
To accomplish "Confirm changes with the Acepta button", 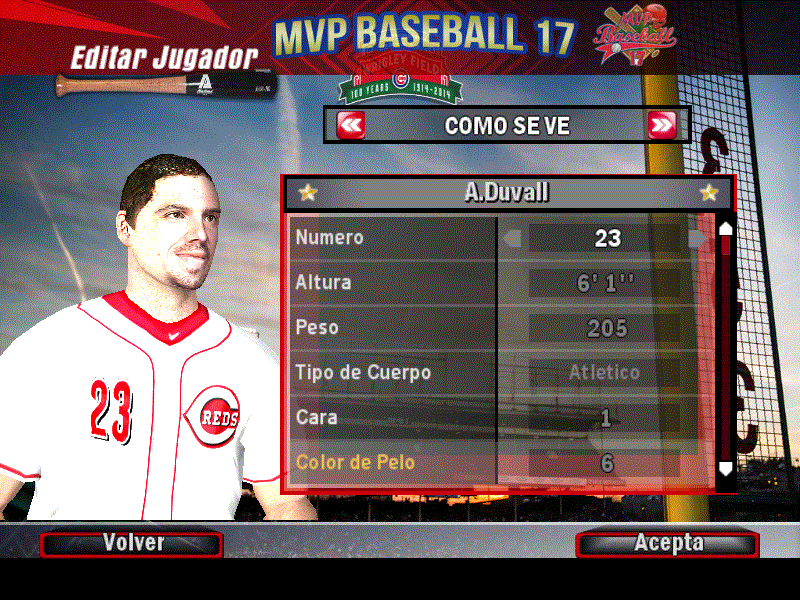I will [x=667, y=543].
